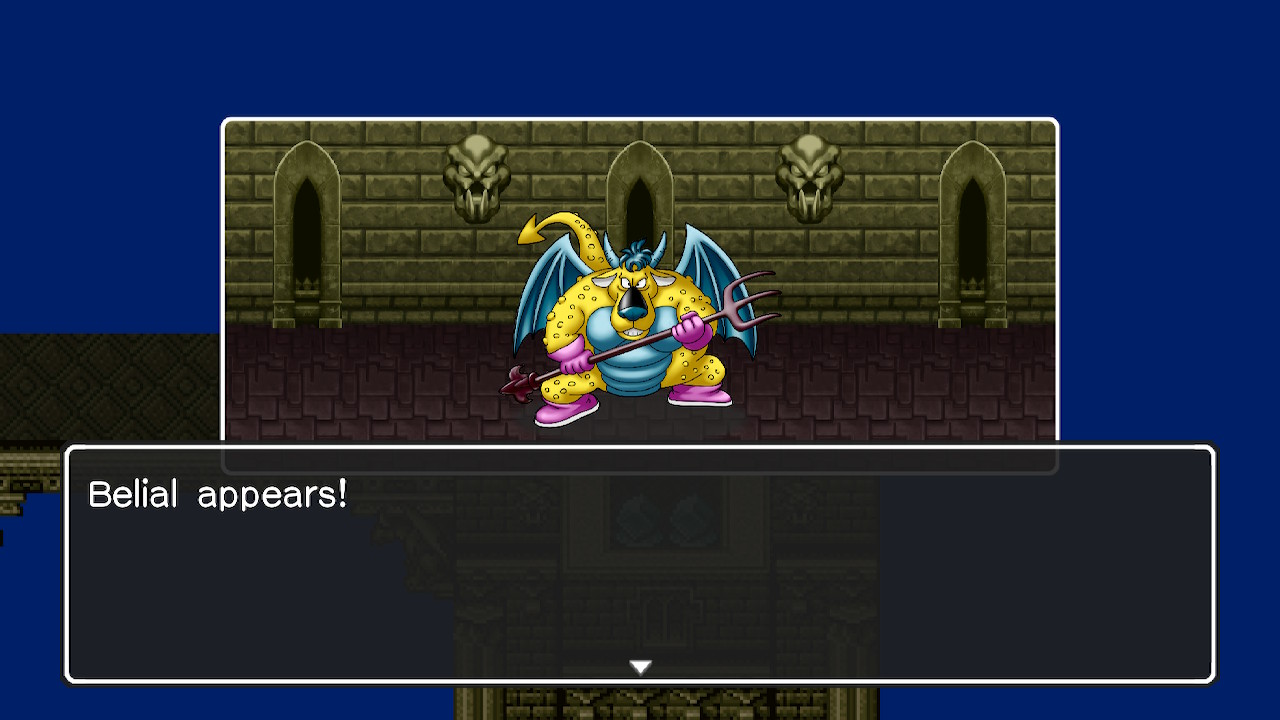Click the leftmost skull wall ornament
The width and height of the screenshot is (1280, 720).
(475, 170)
